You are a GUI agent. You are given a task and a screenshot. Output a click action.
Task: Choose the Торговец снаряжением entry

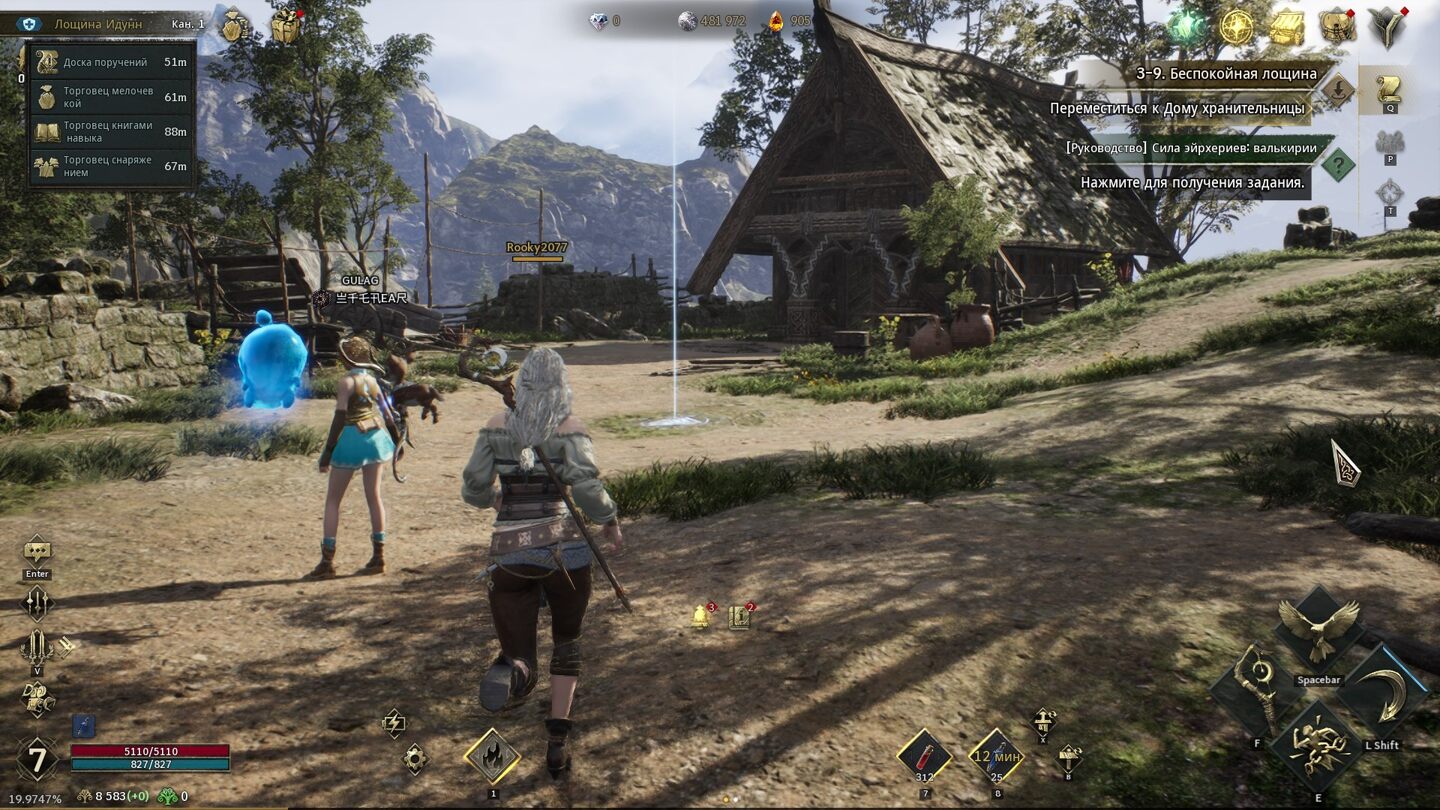tap(110, 166)
